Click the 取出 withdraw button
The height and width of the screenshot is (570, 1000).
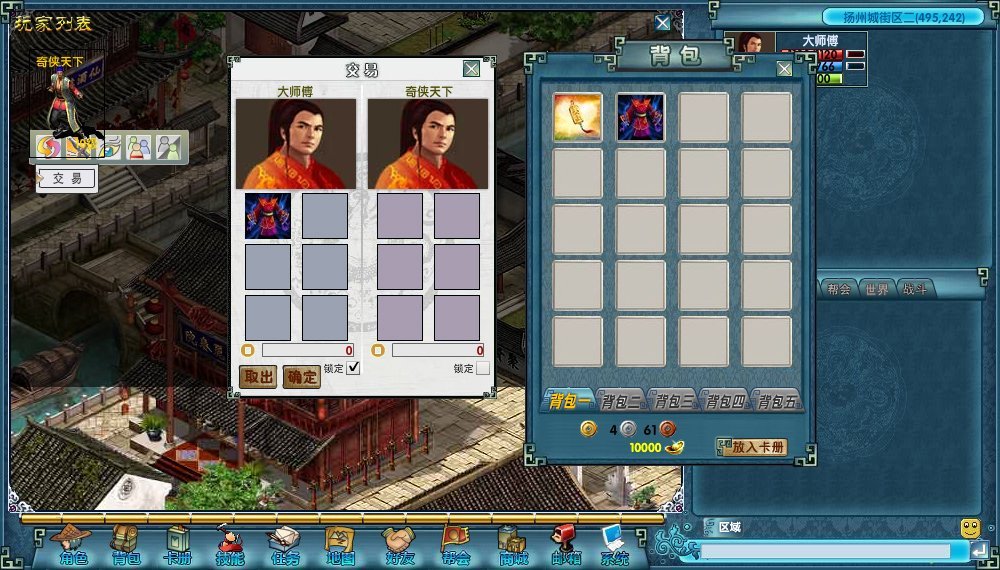point(258,376)
